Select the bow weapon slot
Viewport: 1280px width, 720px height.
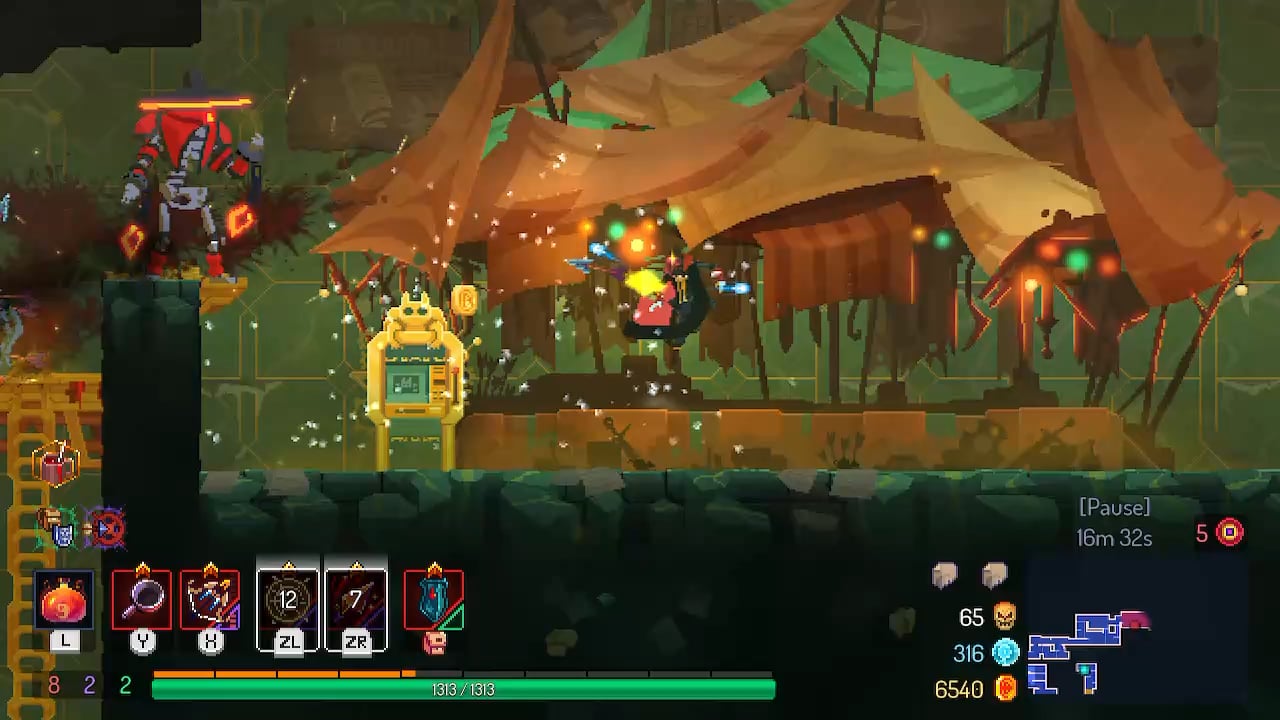(210, 600)
